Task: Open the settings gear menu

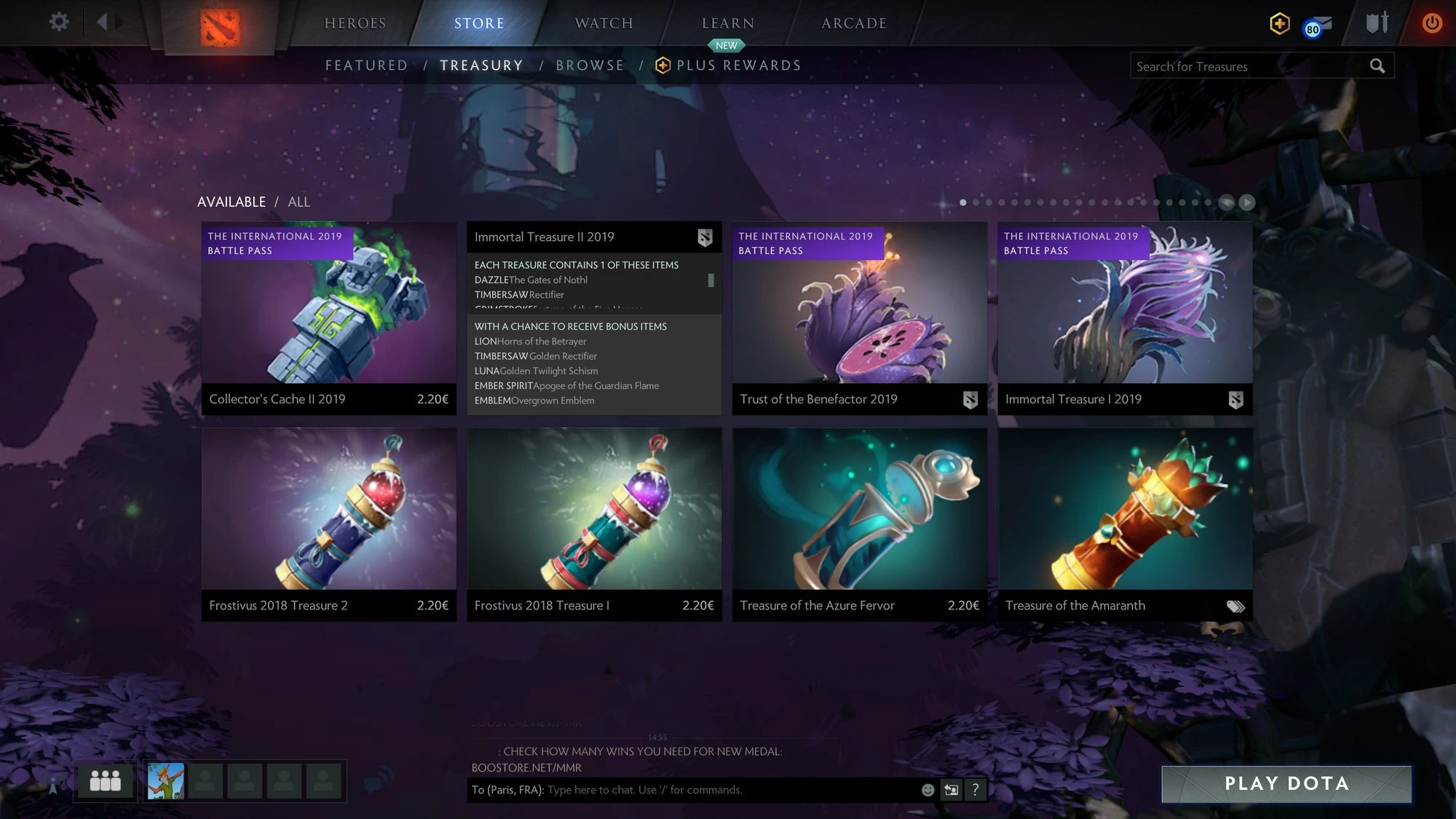Action: (x=59, y=22)
